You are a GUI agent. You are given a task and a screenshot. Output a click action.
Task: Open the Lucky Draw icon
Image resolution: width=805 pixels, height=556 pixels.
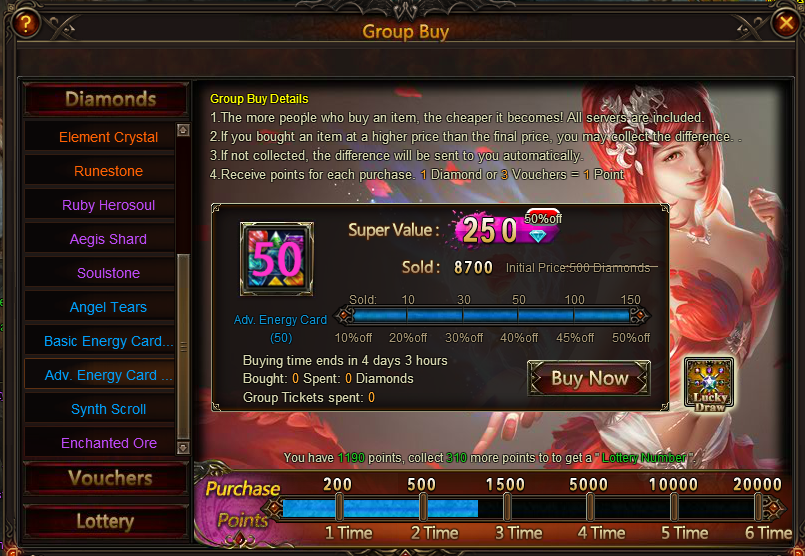[709, 385]
